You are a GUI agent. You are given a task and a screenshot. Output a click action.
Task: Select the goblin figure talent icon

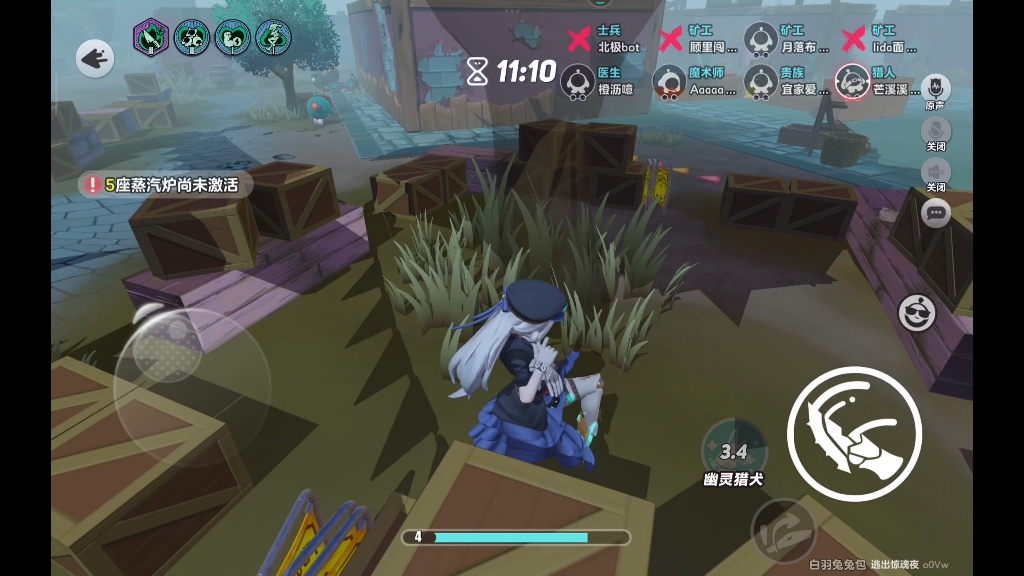point(273,39)
